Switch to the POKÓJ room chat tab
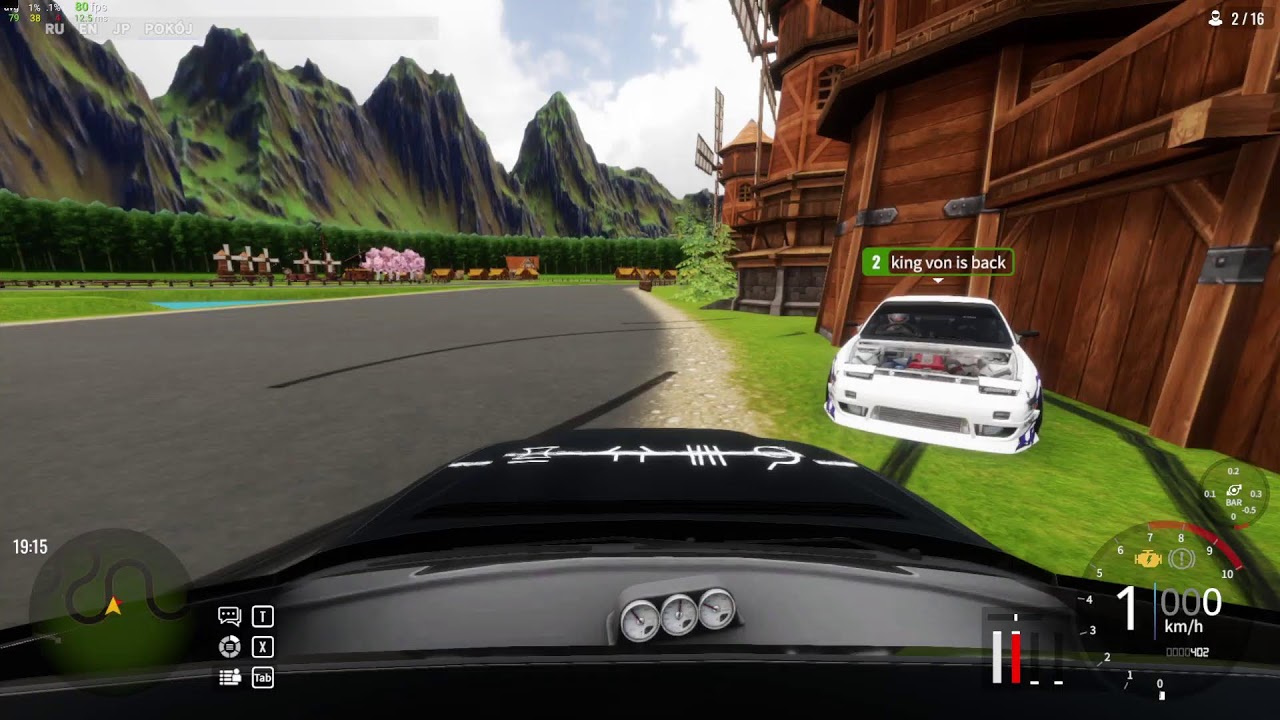The image size is (1280, 720). coord(168,29)
